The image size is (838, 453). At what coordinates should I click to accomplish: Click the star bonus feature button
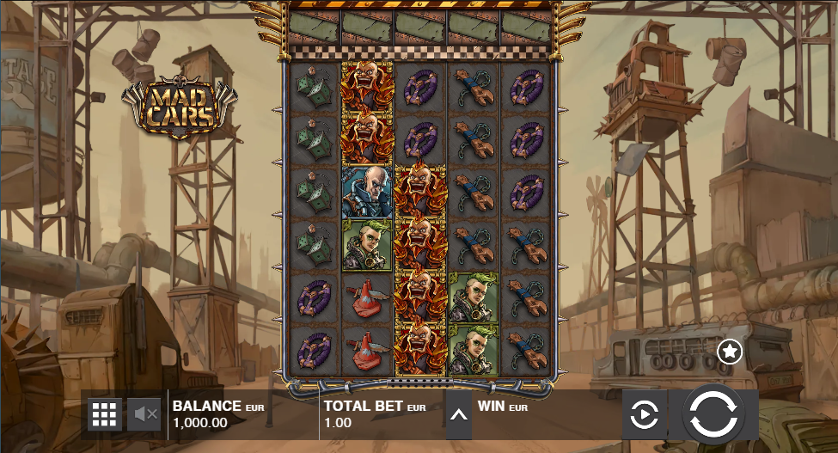(x=730, y=350)
